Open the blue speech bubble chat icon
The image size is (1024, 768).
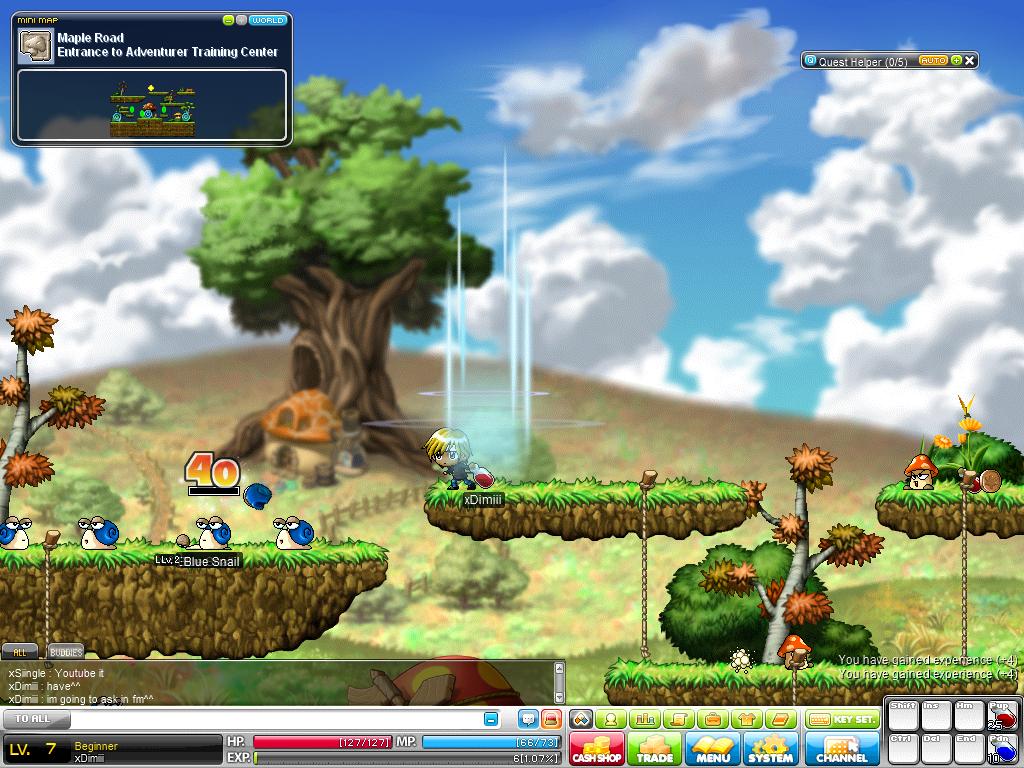pyautogui.click(x=528, y=719)
